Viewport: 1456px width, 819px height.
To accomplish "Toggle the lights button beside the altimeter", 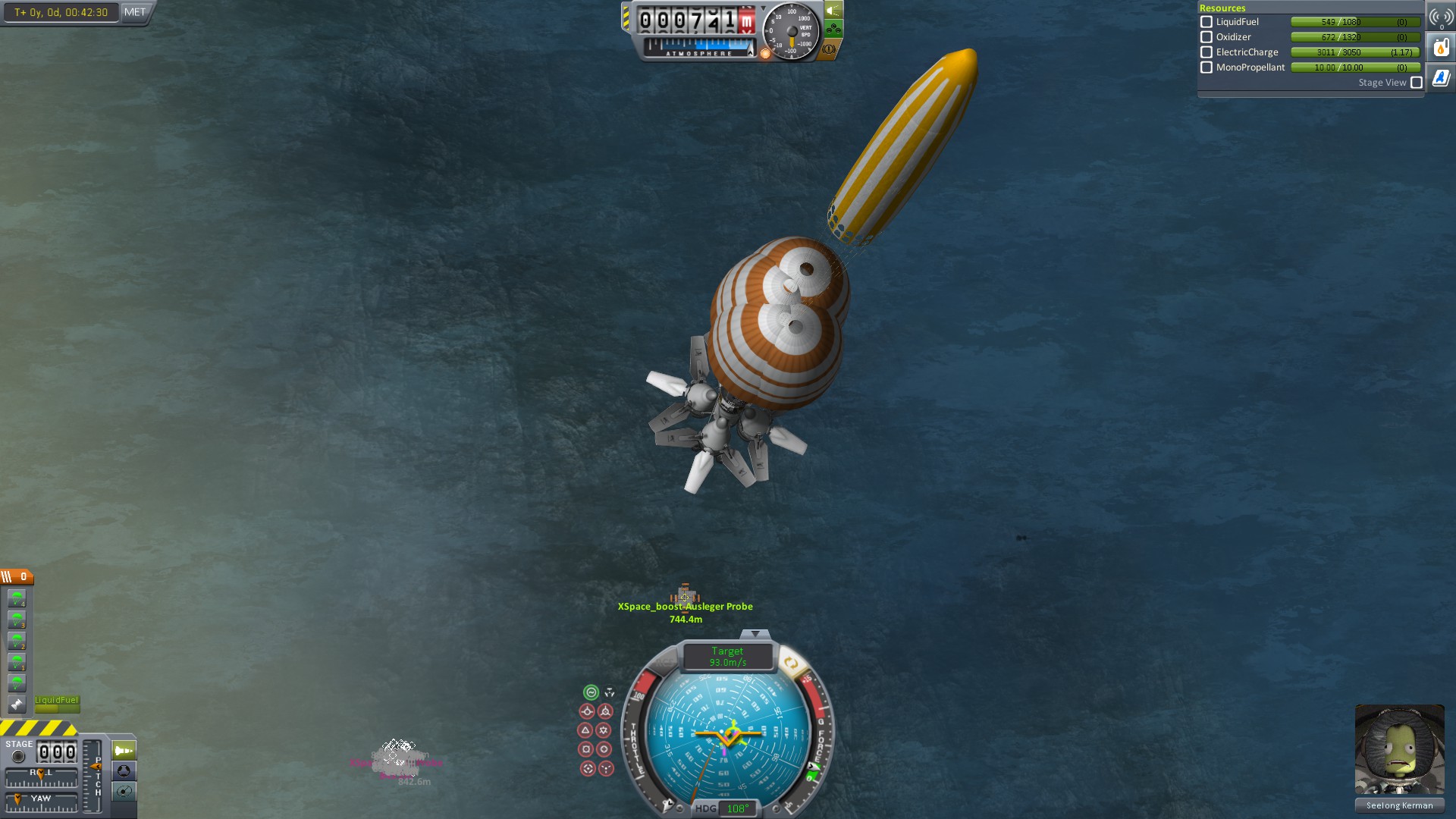I will 833,11.
